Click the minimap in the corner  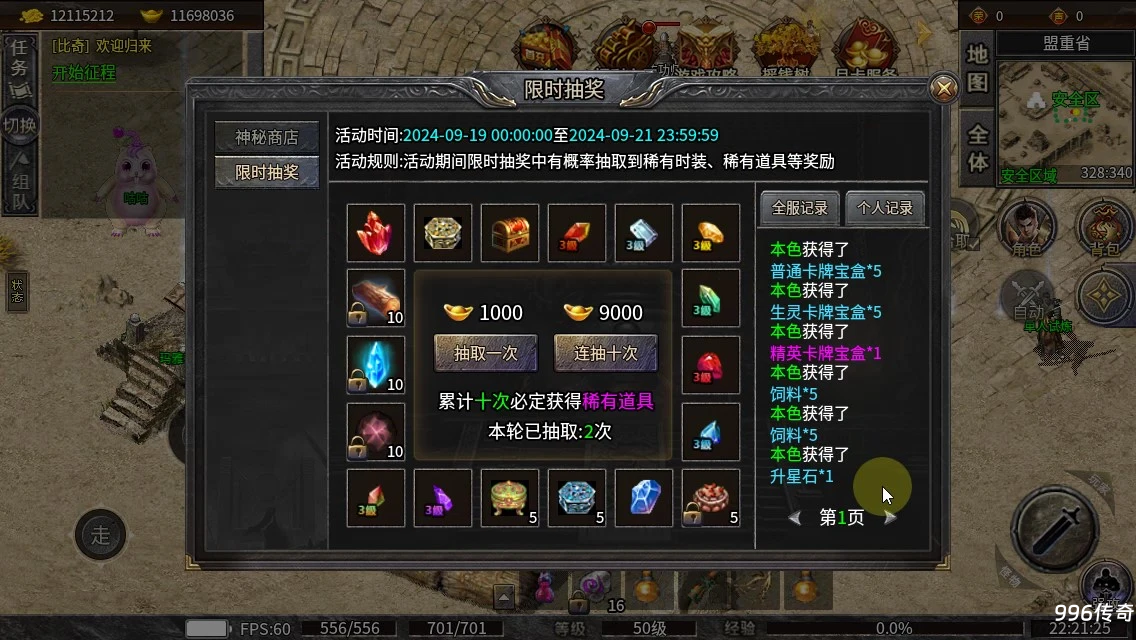tap(1064, 118)
